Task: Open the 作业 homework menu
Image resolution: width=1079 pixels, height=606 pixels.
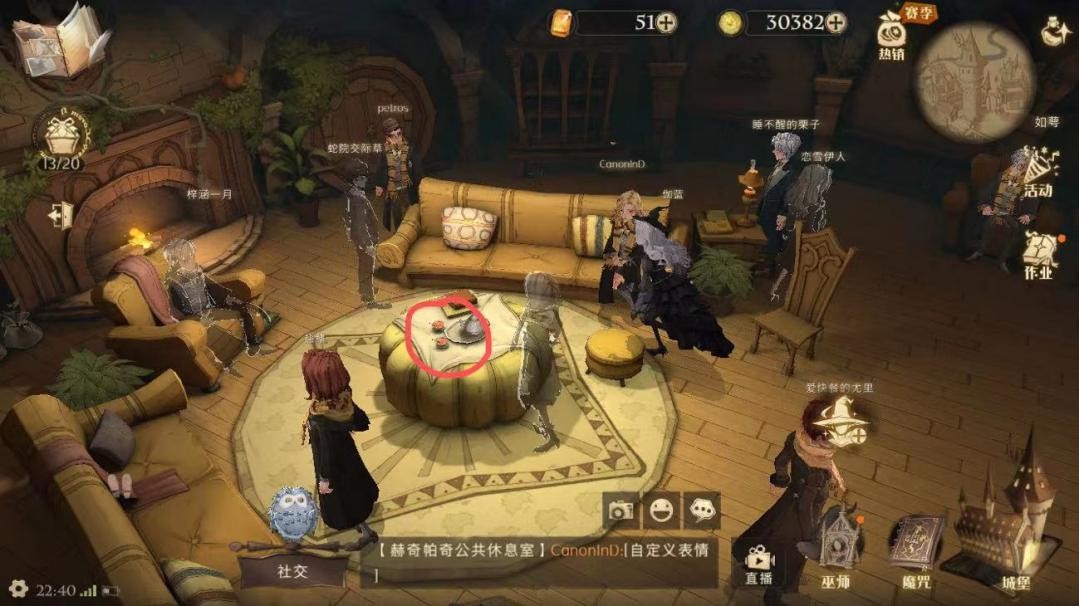Action: tap(1039, 255)
